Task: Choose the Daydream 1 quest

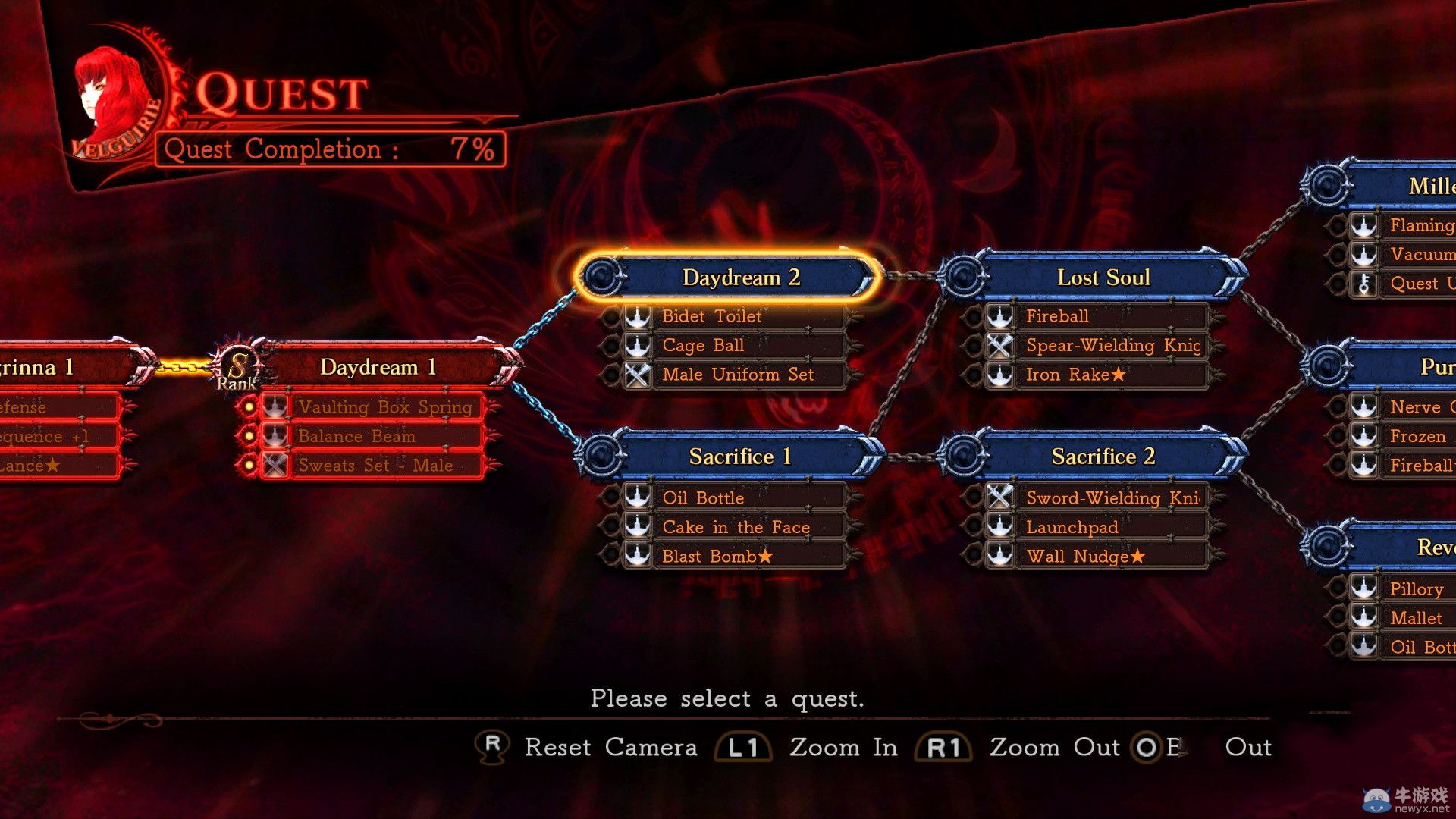Action: pyautogui.click(x=378, y=368)
